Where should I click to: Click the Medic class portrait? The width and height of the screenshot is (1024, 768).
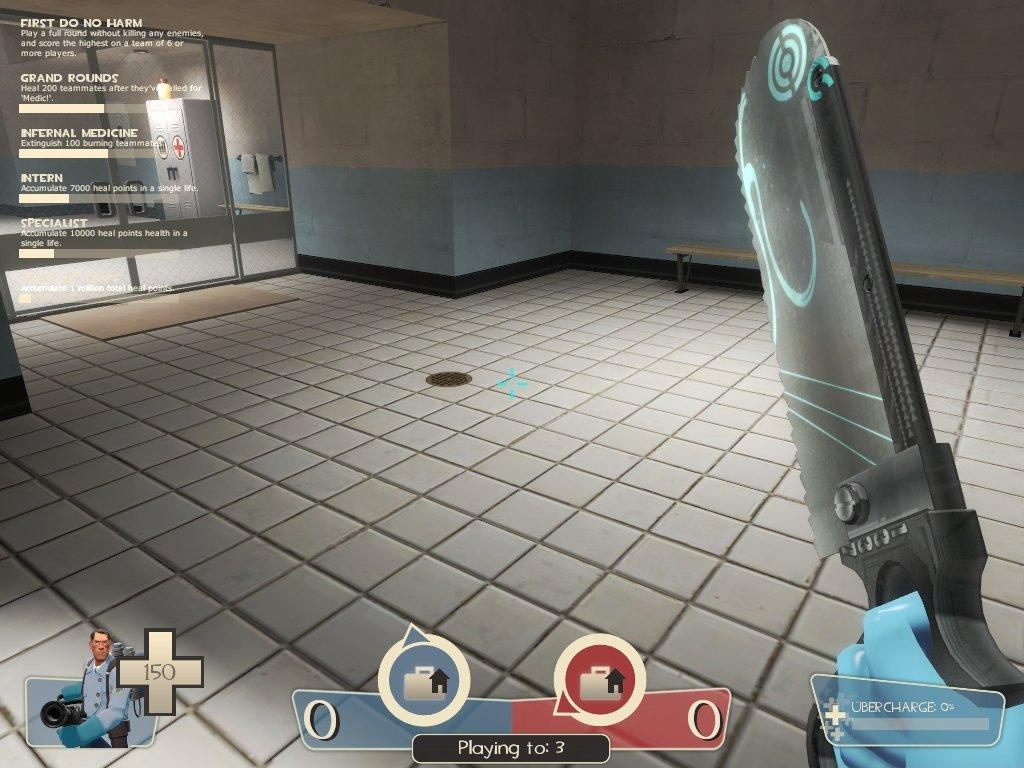coord(88,689)
